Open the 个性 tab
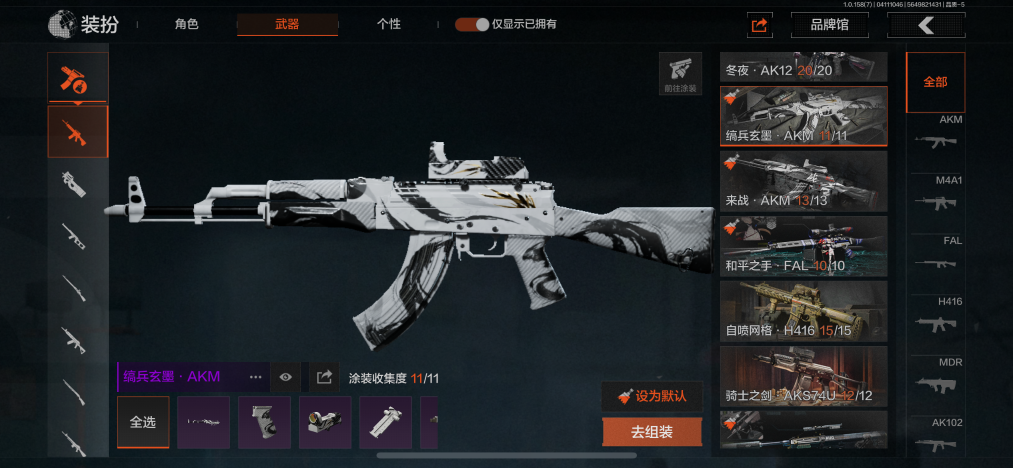 [389, 24]
